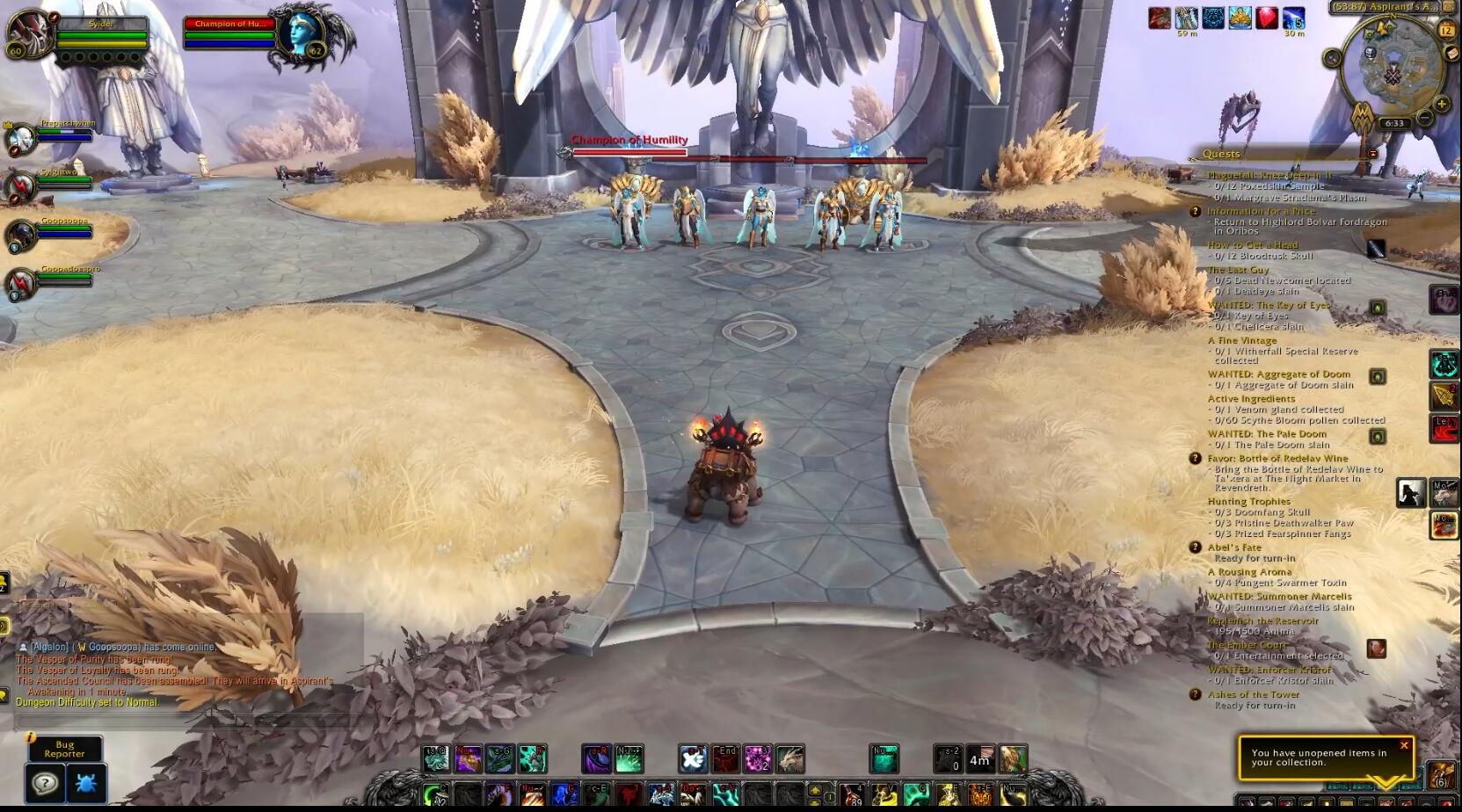Open the calendar showing date 12 on minimap

(1448, 28)
